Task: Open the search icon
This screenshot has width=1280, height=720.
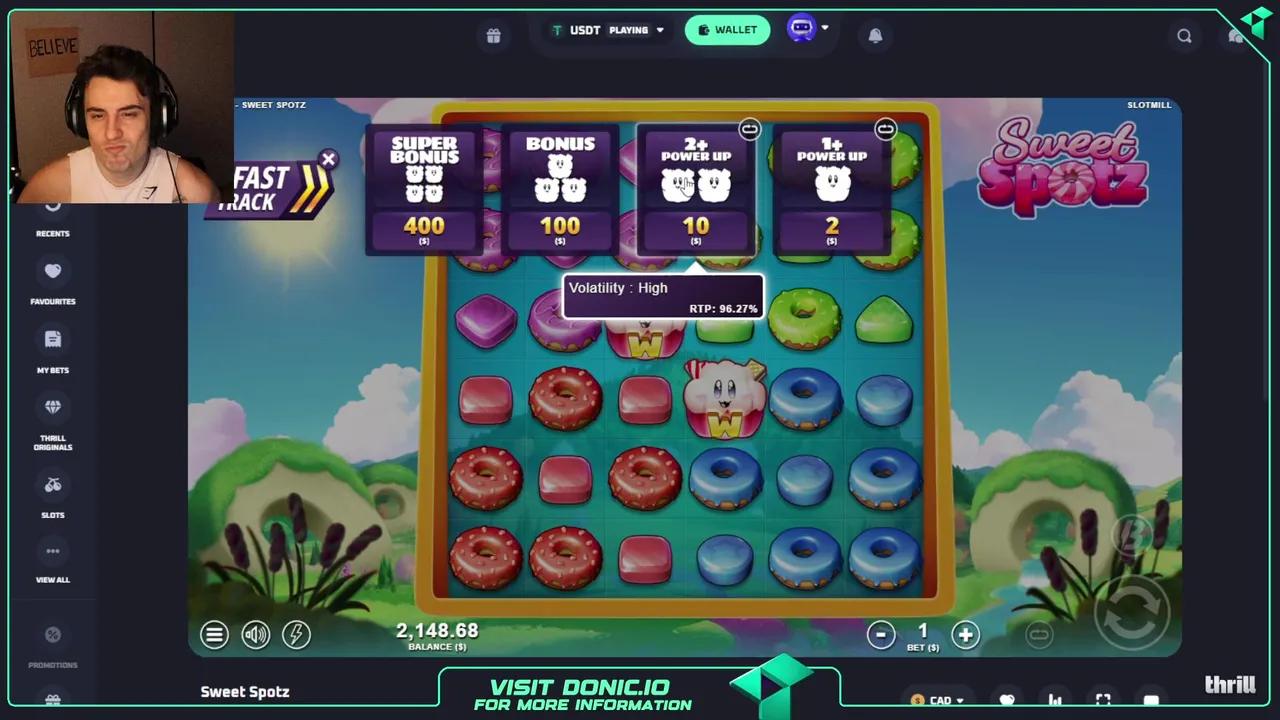Action: point(1184,35)
